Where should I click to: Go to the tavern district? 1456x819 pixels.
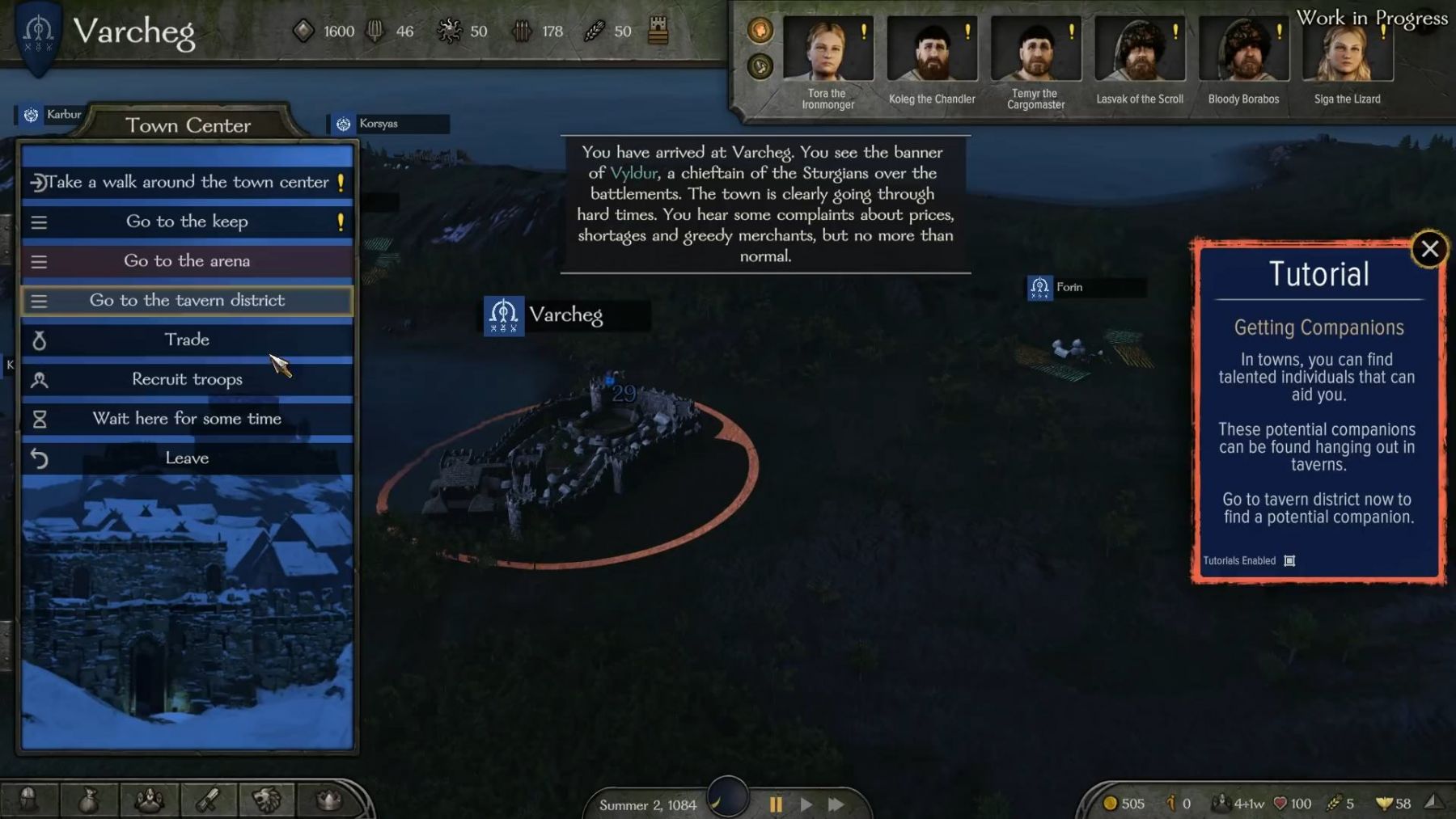187,301
